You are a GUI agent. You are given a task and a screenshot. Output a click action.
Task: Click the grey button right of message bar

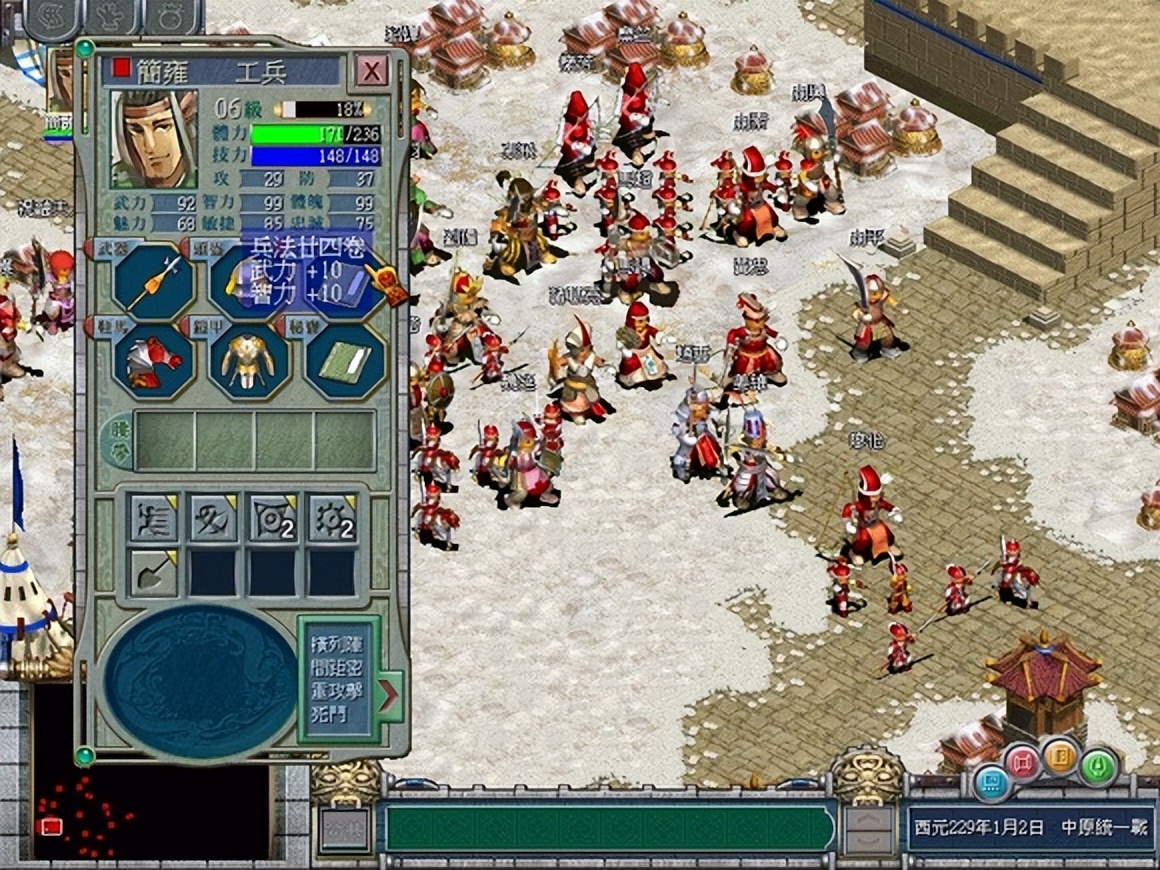[x=868, y=829]
